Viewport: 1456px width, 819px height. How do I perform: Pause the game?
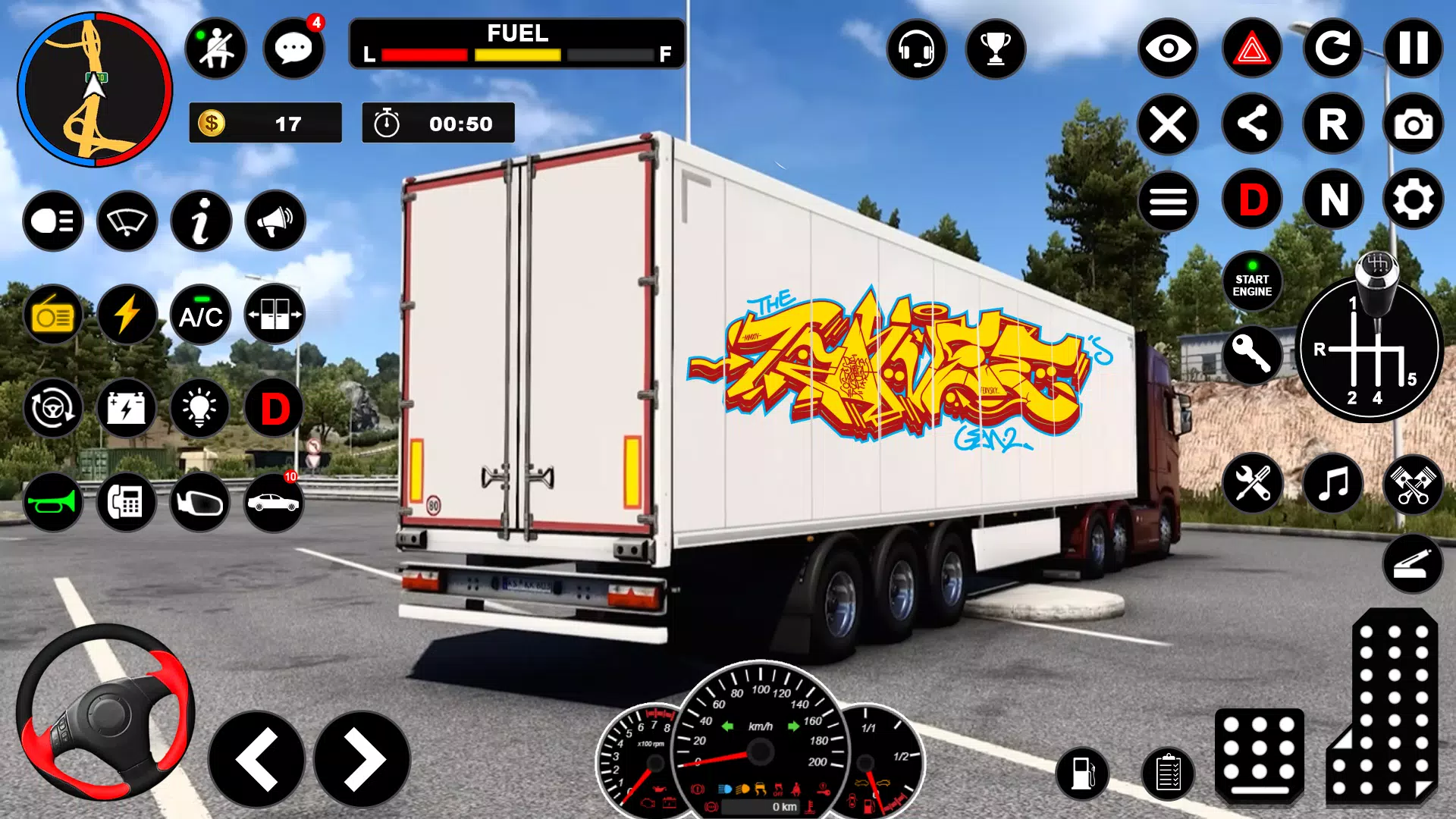pos(1412,49)
